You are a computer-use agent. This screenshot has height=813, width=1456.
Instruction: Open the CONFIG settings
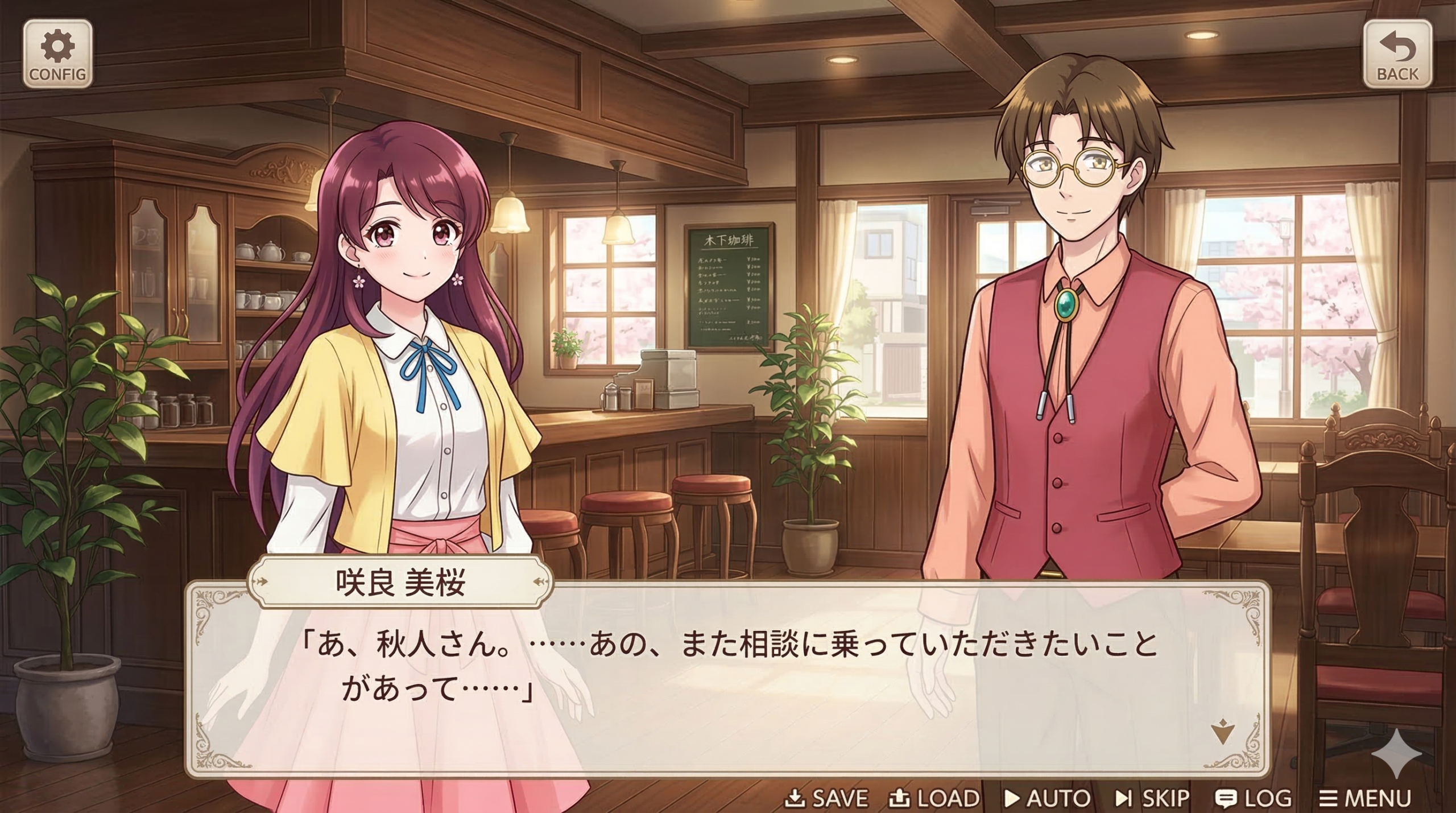coord(57,54)
